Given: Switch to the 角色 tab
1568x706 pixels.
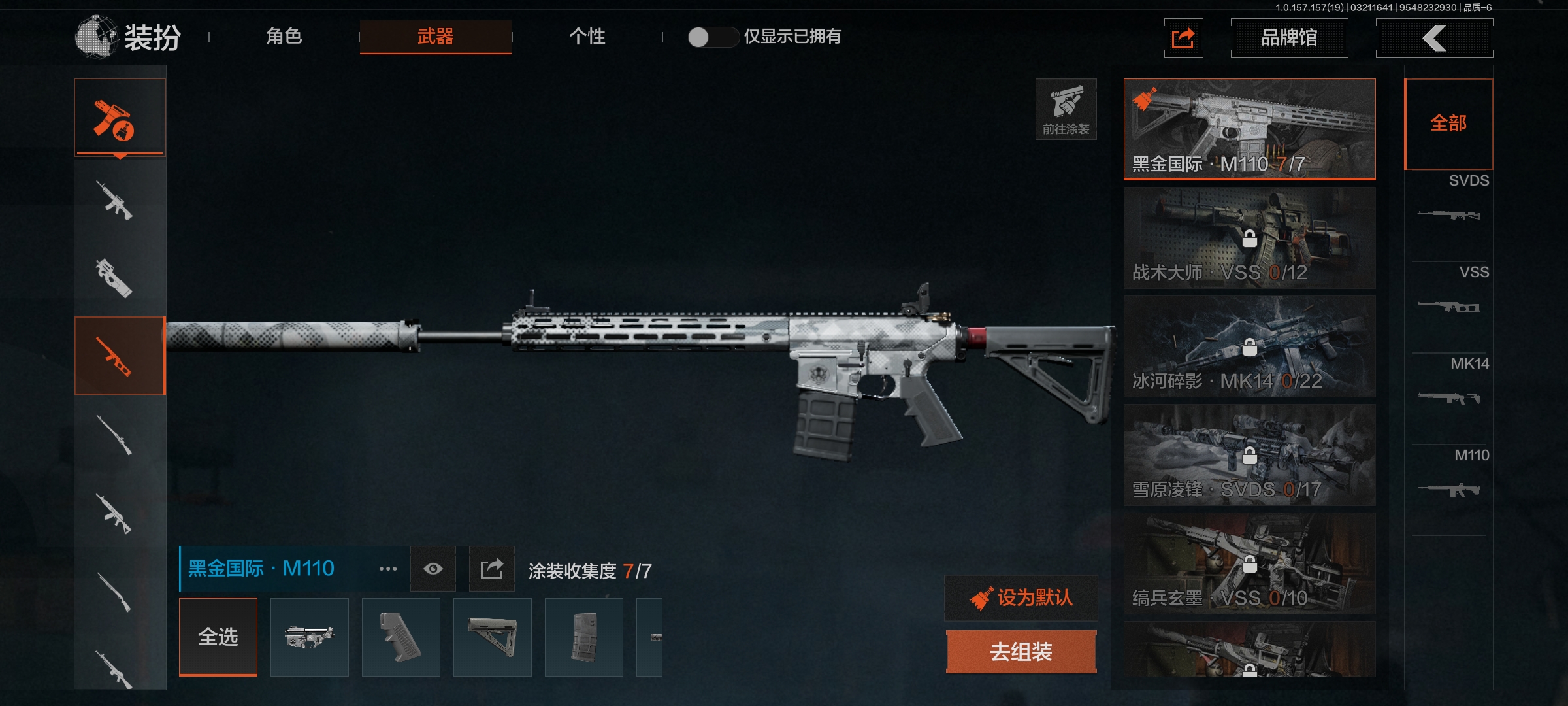Looking at the screenshot, I should click(284, 37).
